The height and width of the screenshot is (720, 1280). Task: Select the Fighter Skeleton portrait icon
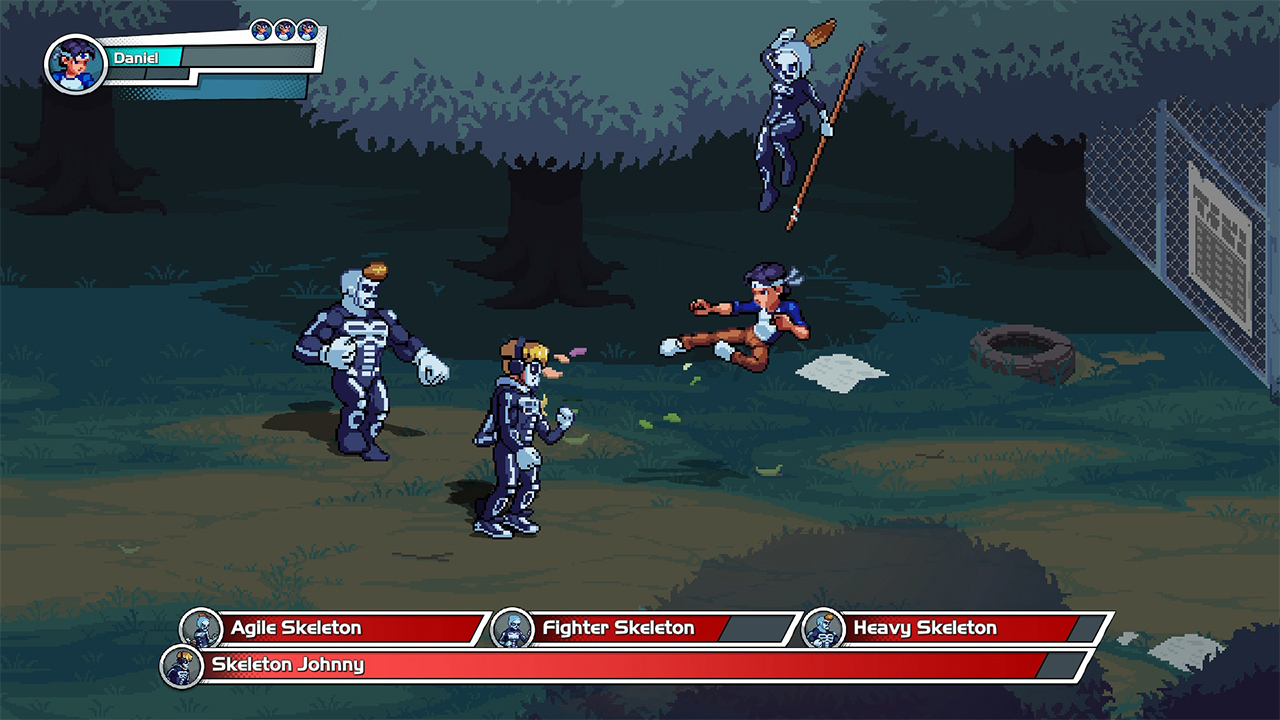point(514,628)
